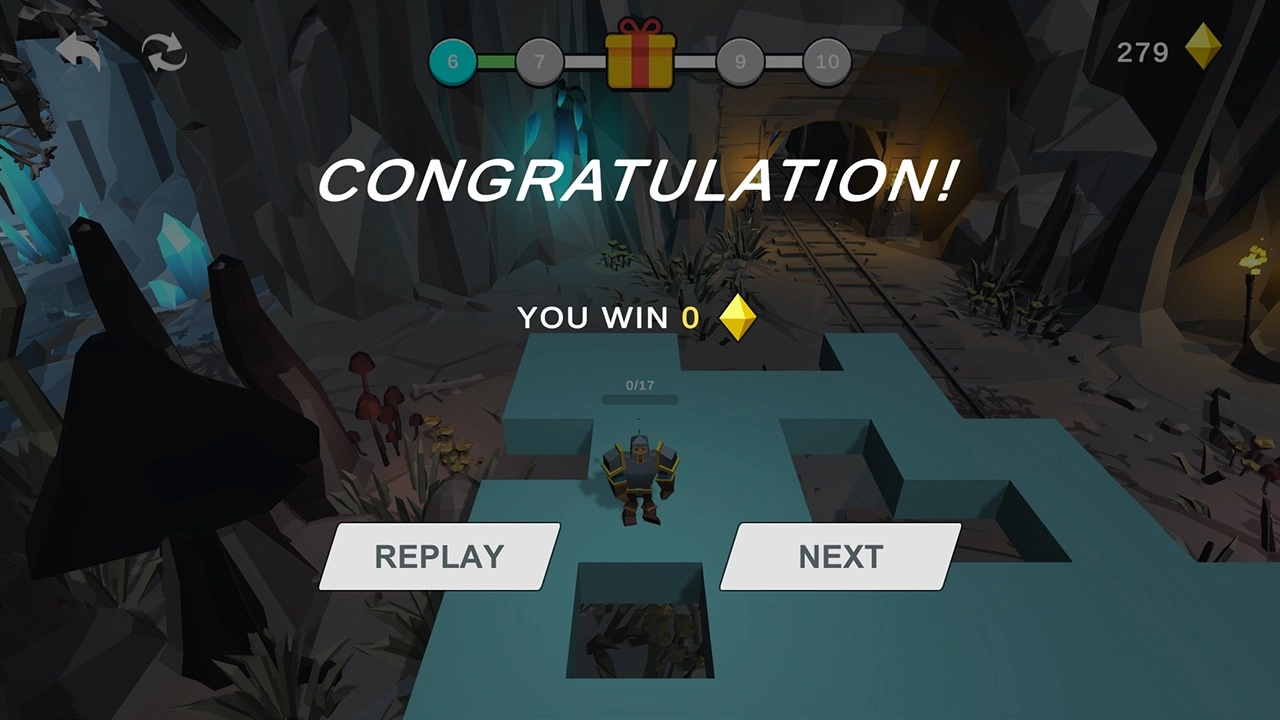This screenshot has width=1280, height=720.
Task: Click the gem icon beside the 279 counter
Action: pos(1203,49)
